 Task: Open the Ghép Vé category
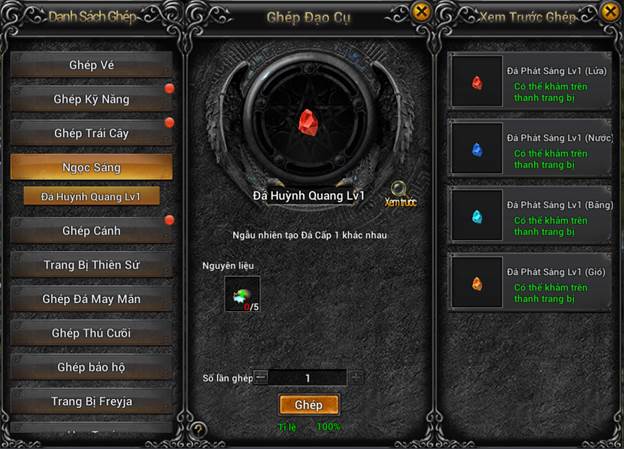[92, 66]
